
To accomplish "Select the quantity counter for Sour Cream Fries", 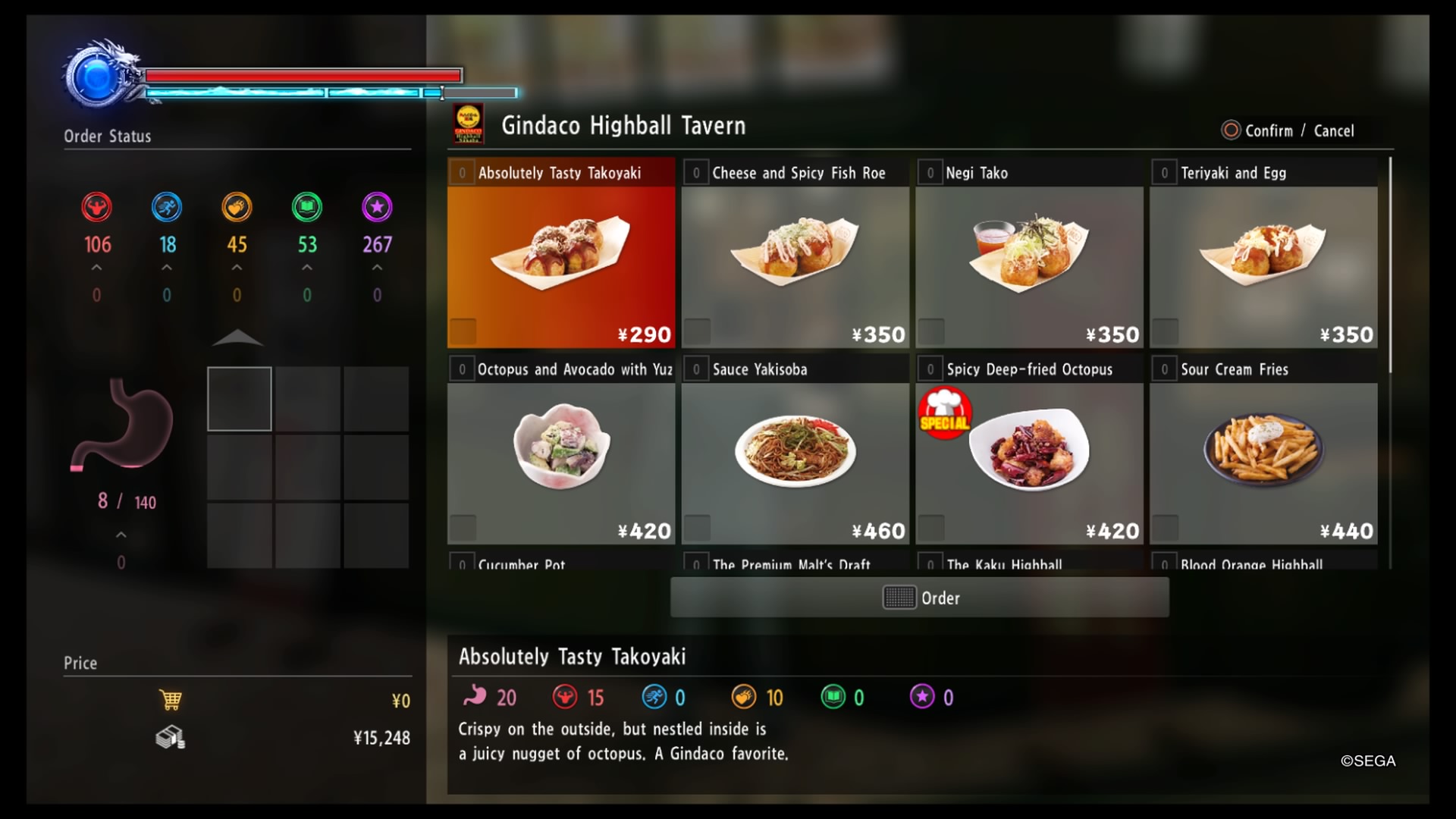I will click(x=1163, y=369).
